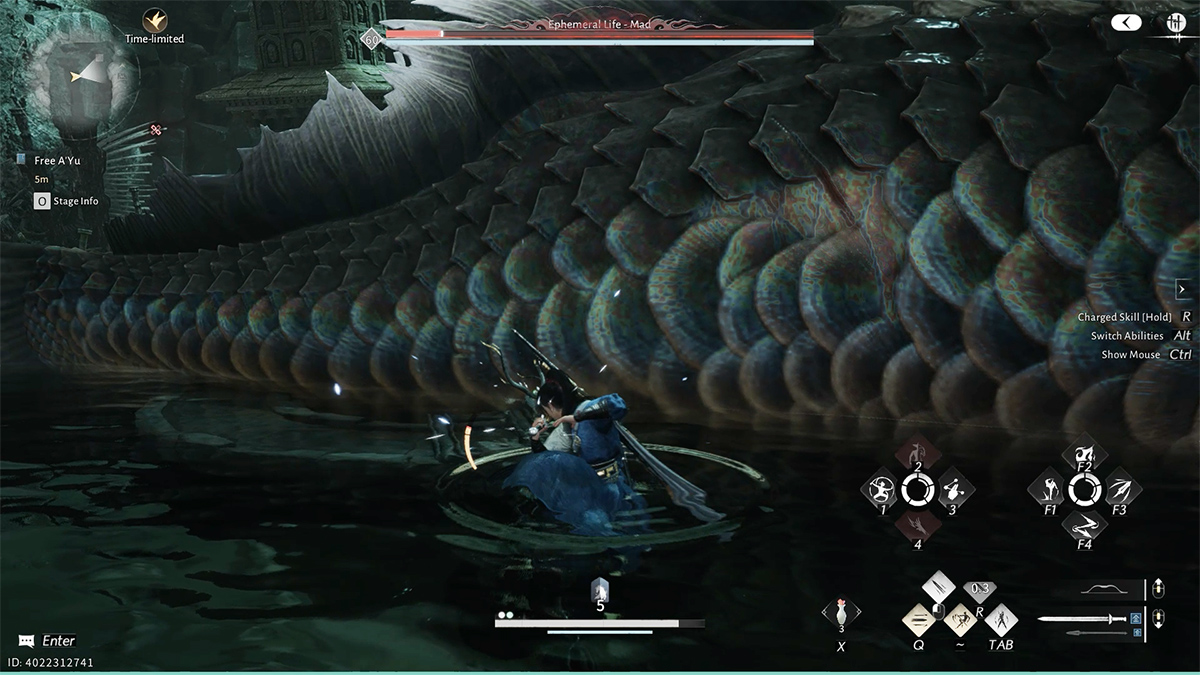Collapse the top-right menu with the arrow button
Image resolution: width=1200 pixels, height=675 pixels.
tap(1126, 22)
